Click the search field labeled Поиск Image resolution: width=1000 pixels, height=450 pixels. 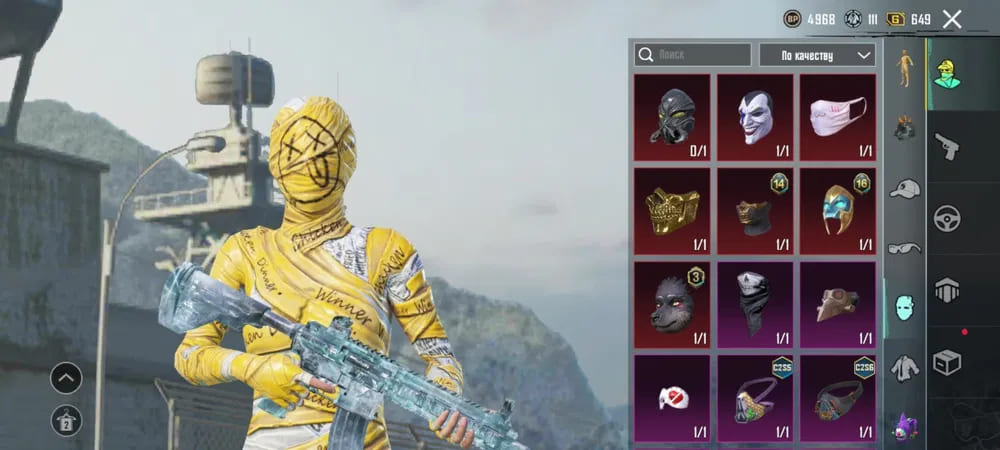pos(692,55)
